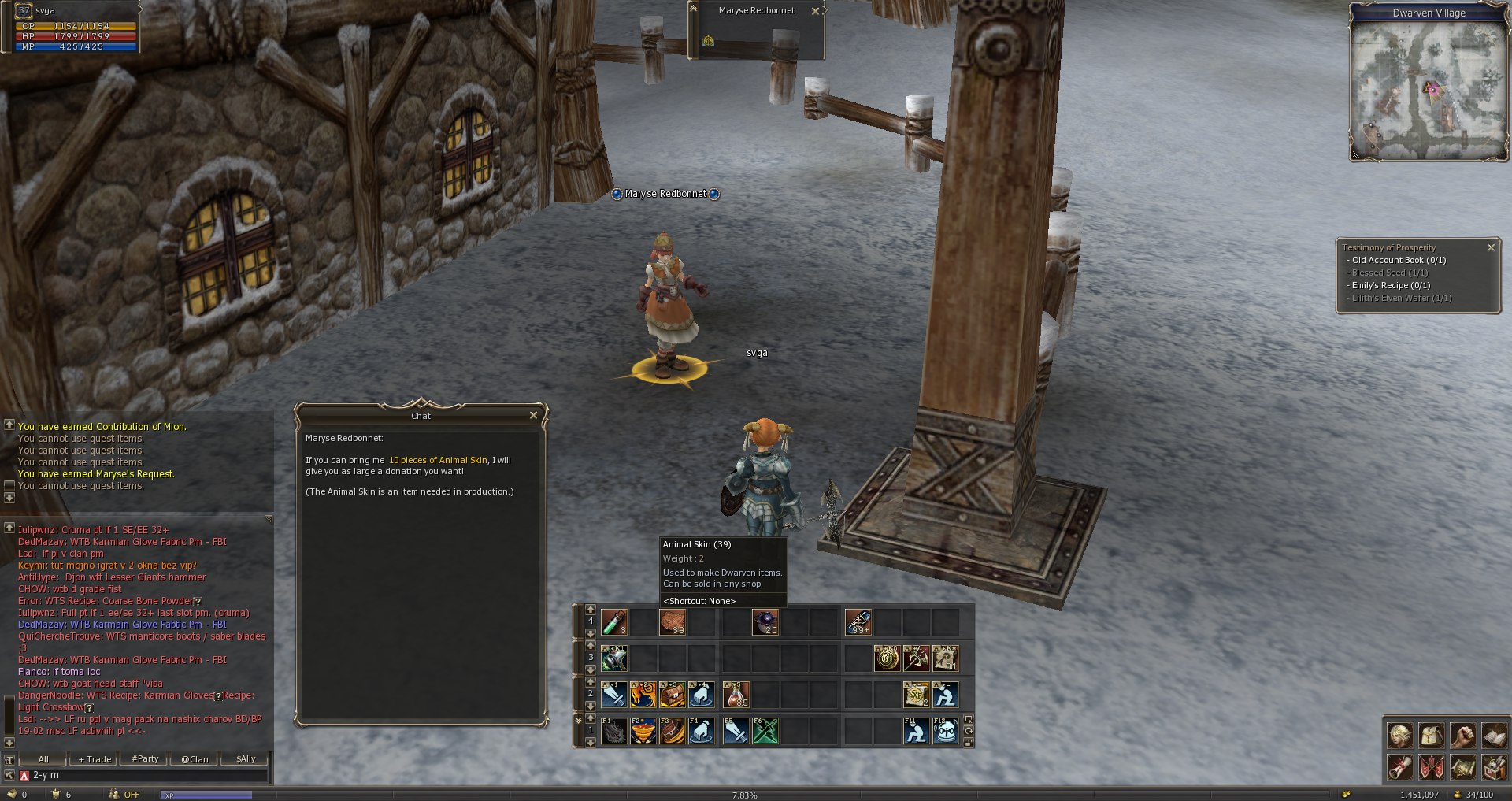Select the Animal Skin hotbar slot
This screenshot has width=1512, height=801.
click(x=672, y=623)
